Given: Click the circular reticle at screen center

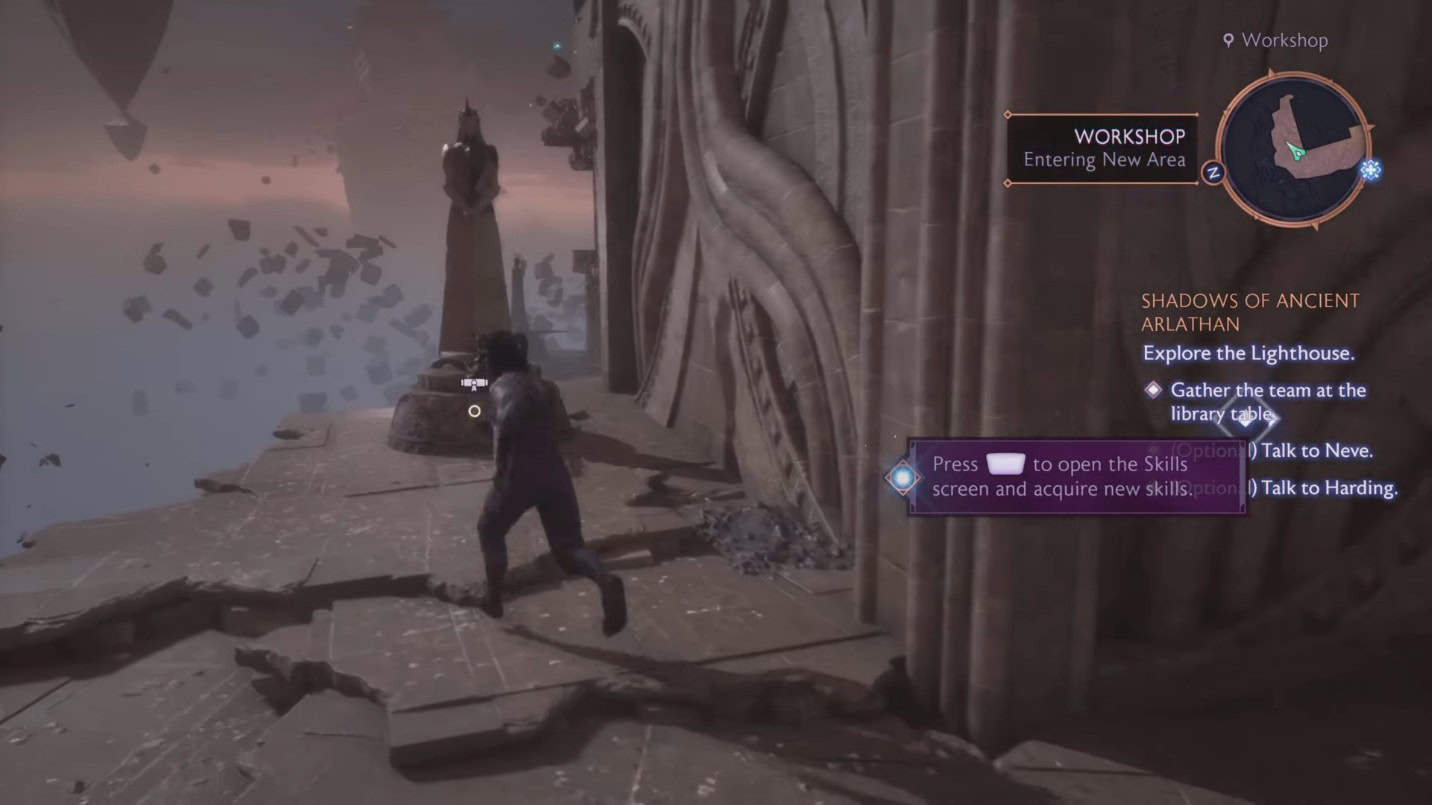Looking at the screenshot, I should (x=475, y=411).
